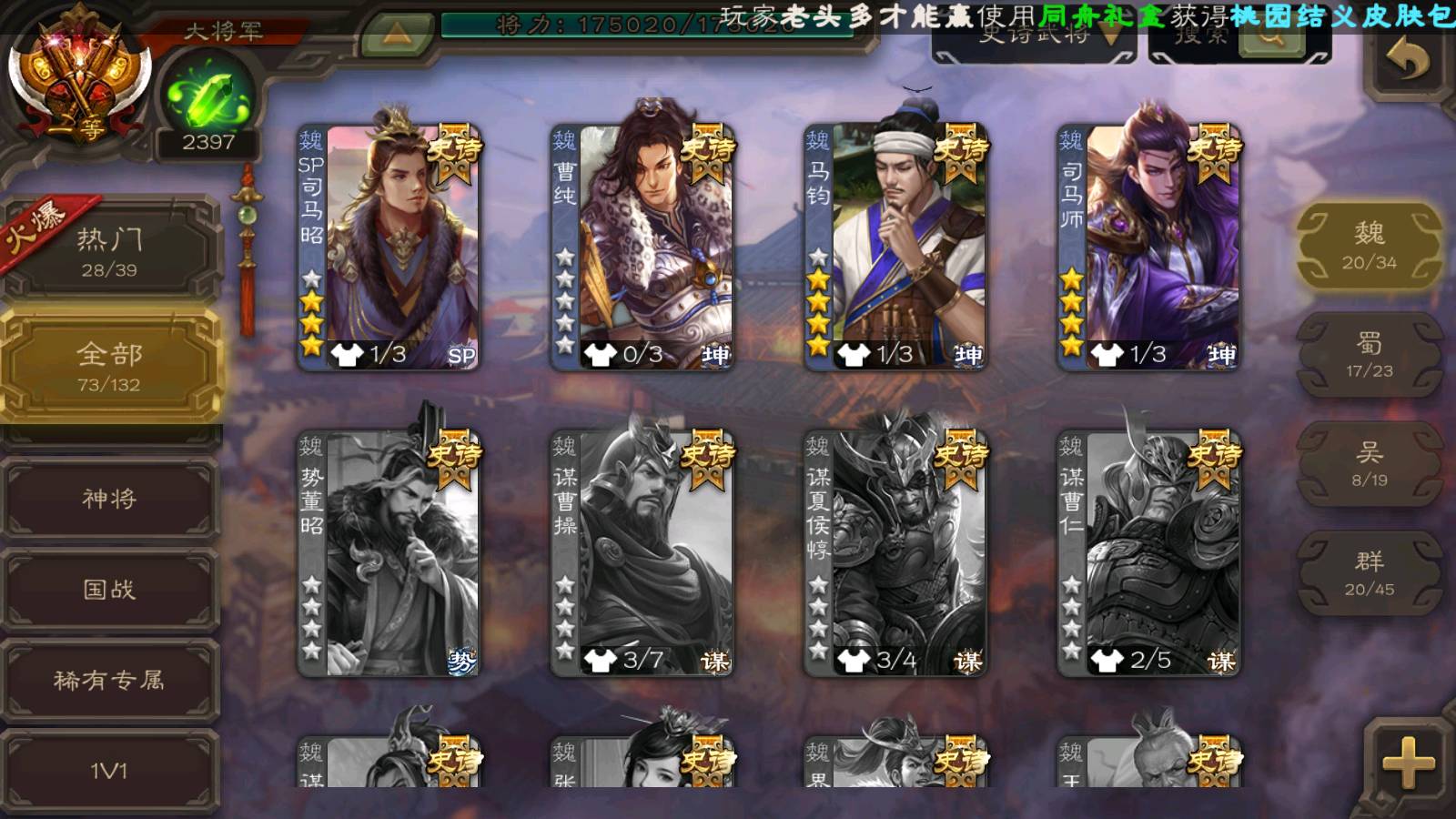
Task: Open the 热门 hot generals category
Action: click(x=109, y=251)
